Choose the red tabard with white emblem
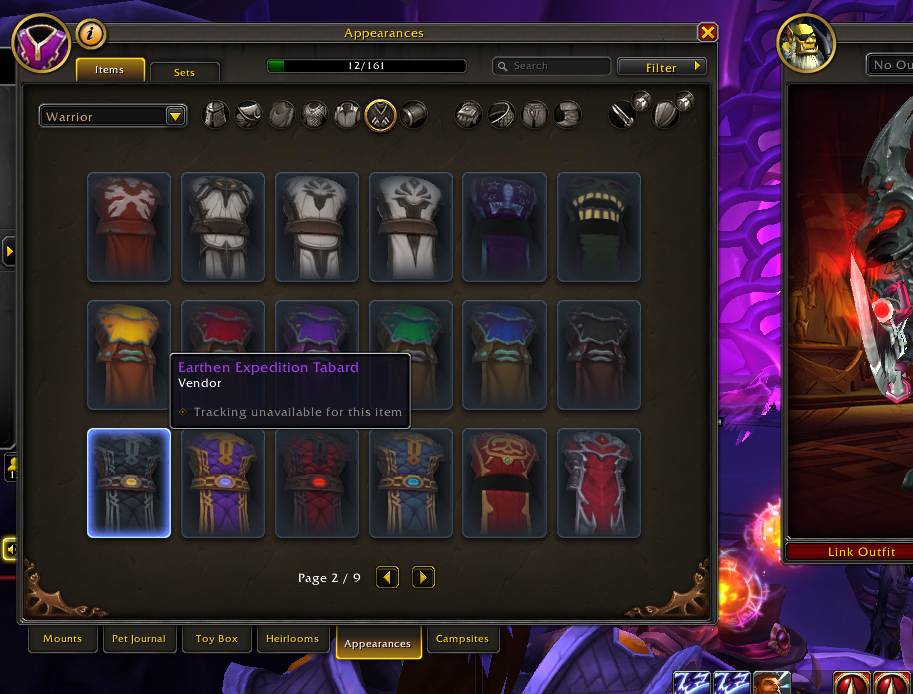 129,227
